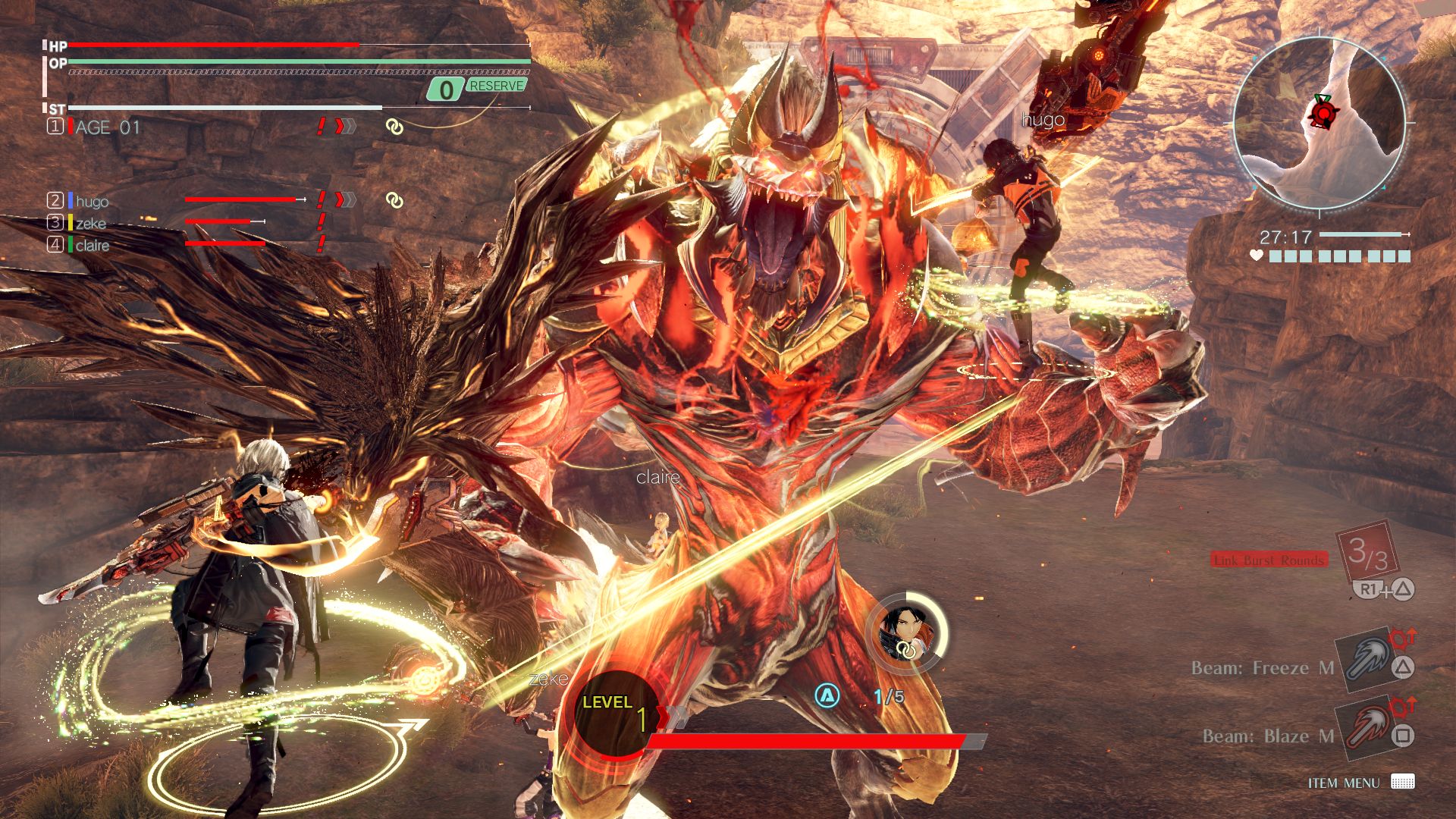This screenshot has height=819, width=1456.
Task: Select party member claire in the list
Action: tap(92, 245)
